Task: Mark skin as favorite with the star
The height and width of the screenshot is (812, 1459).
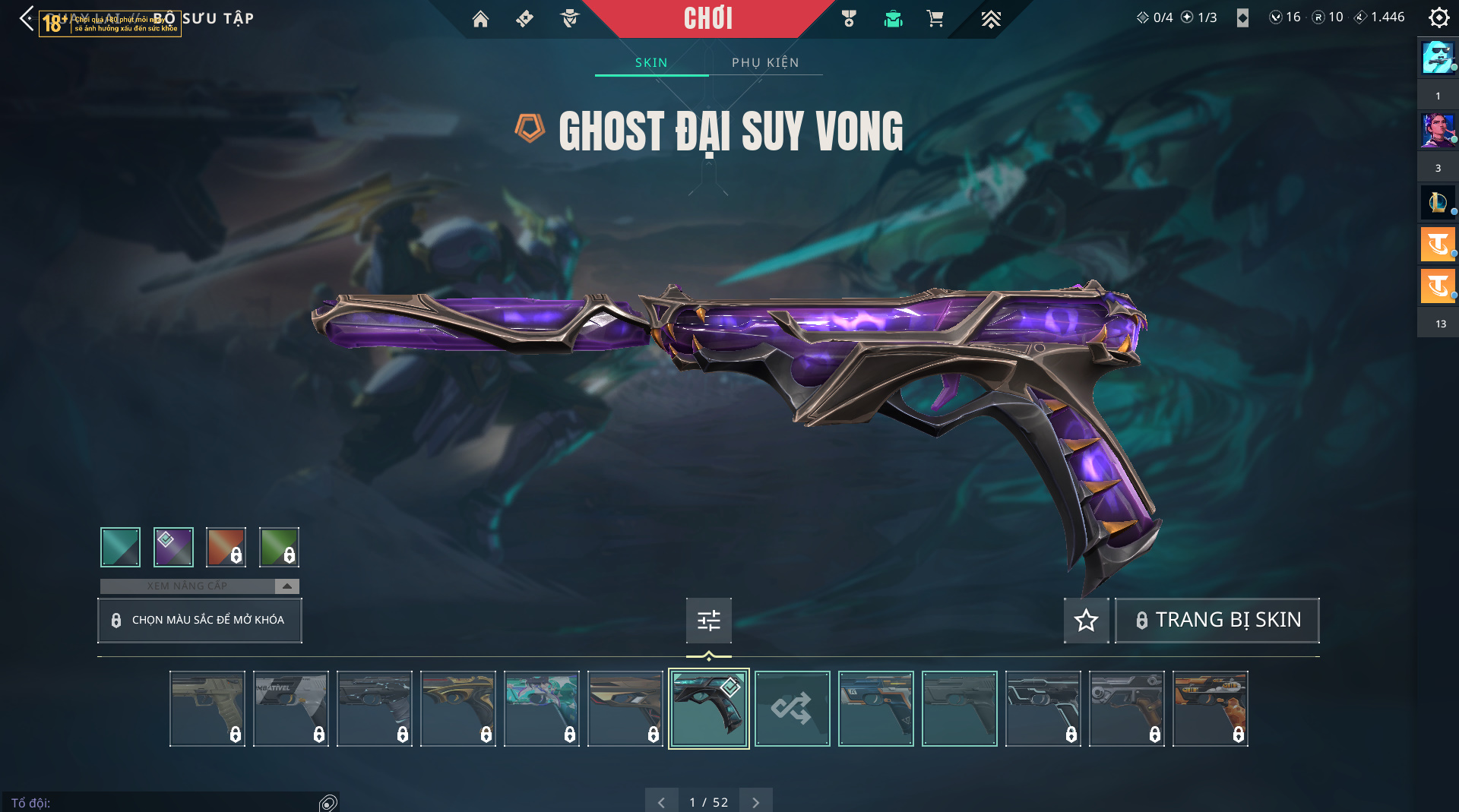Action: (x=1086, y=621)
